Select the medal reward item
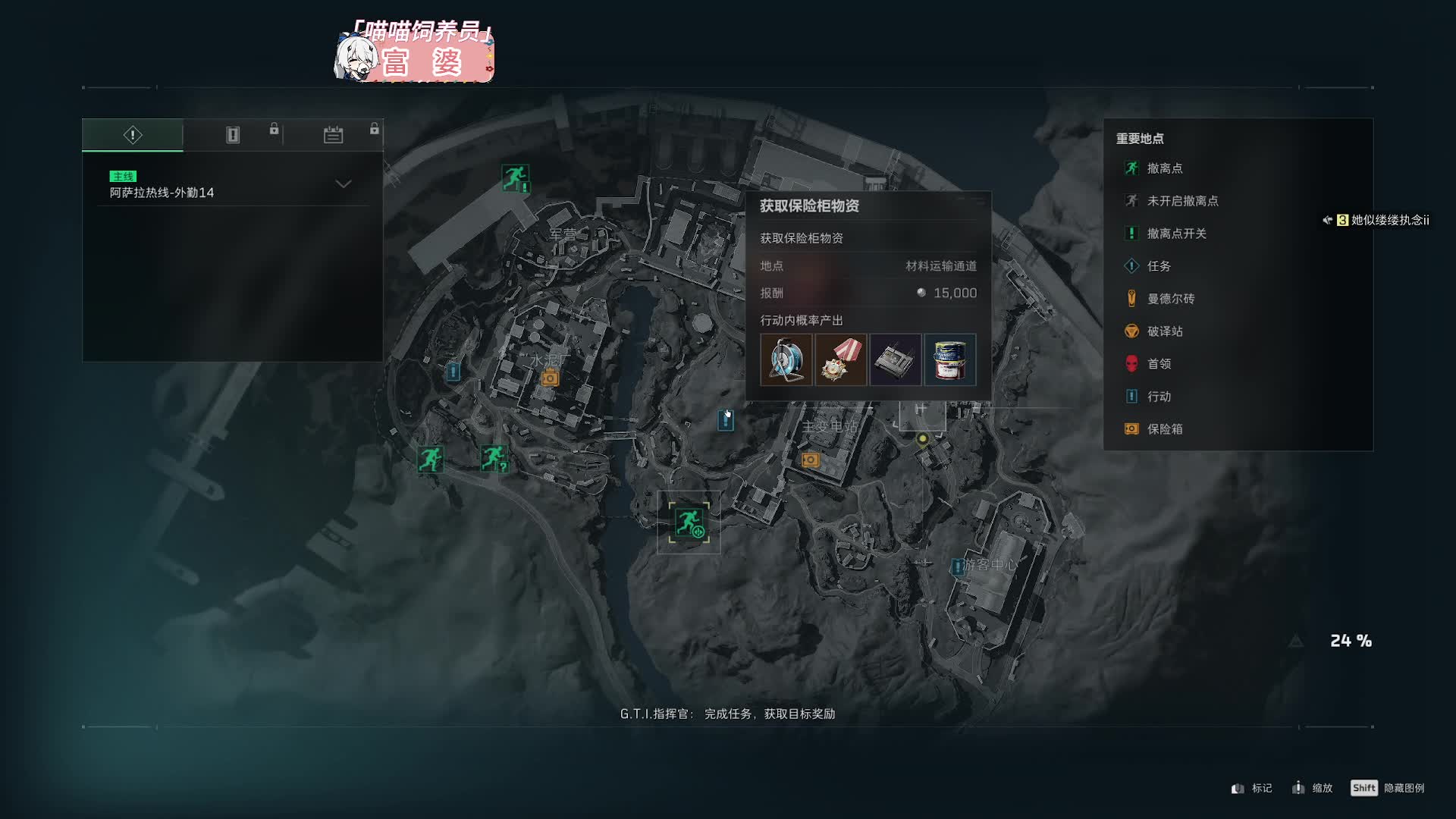 click(x=841, y=360)
